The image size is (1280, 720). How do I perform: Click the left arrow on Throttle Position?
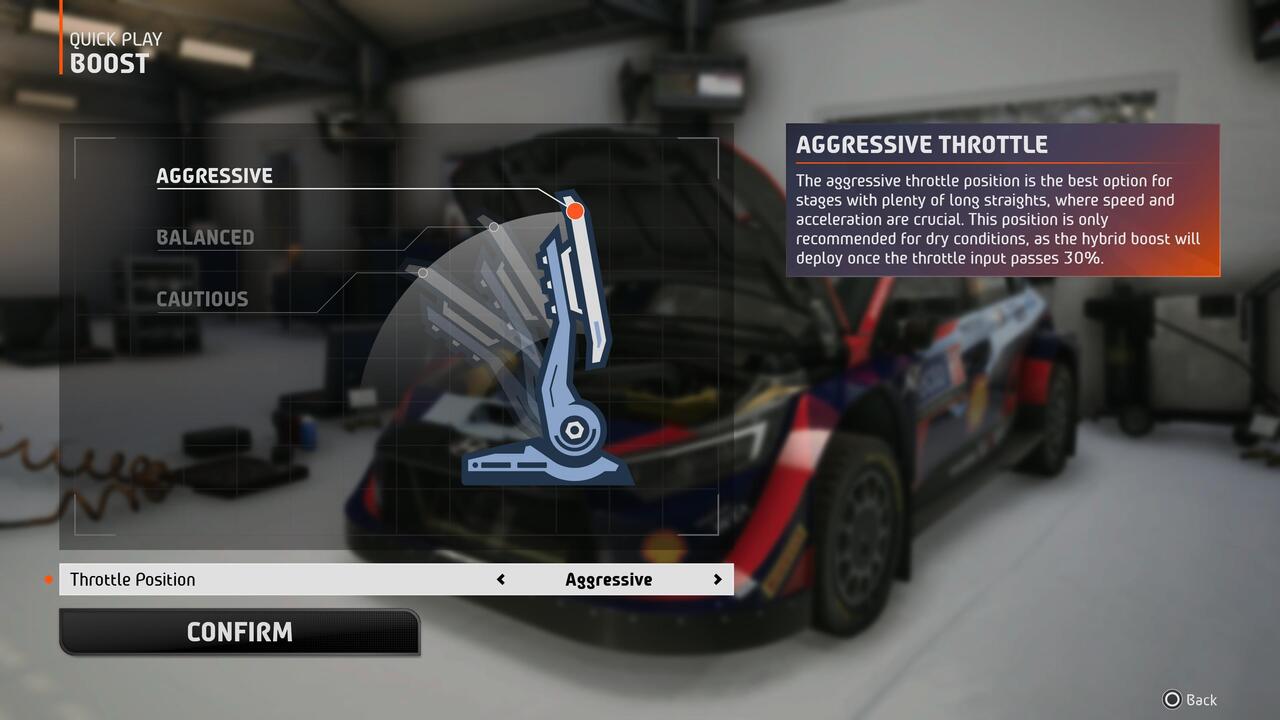pyautogui.click(x=501, y=579)
